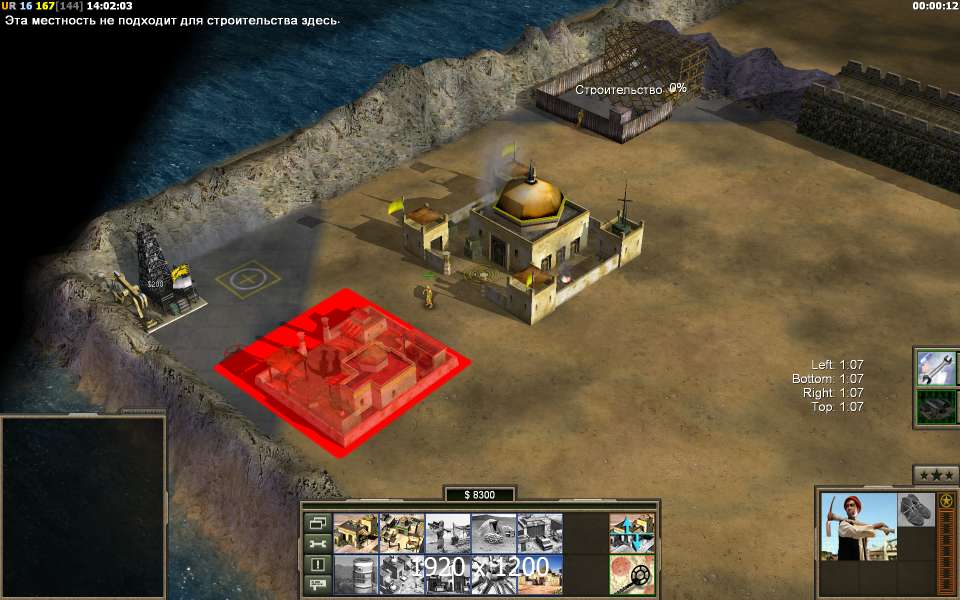960x600 pixels.
Task: Open the chat speech bubble button
Action: [317, 584]
